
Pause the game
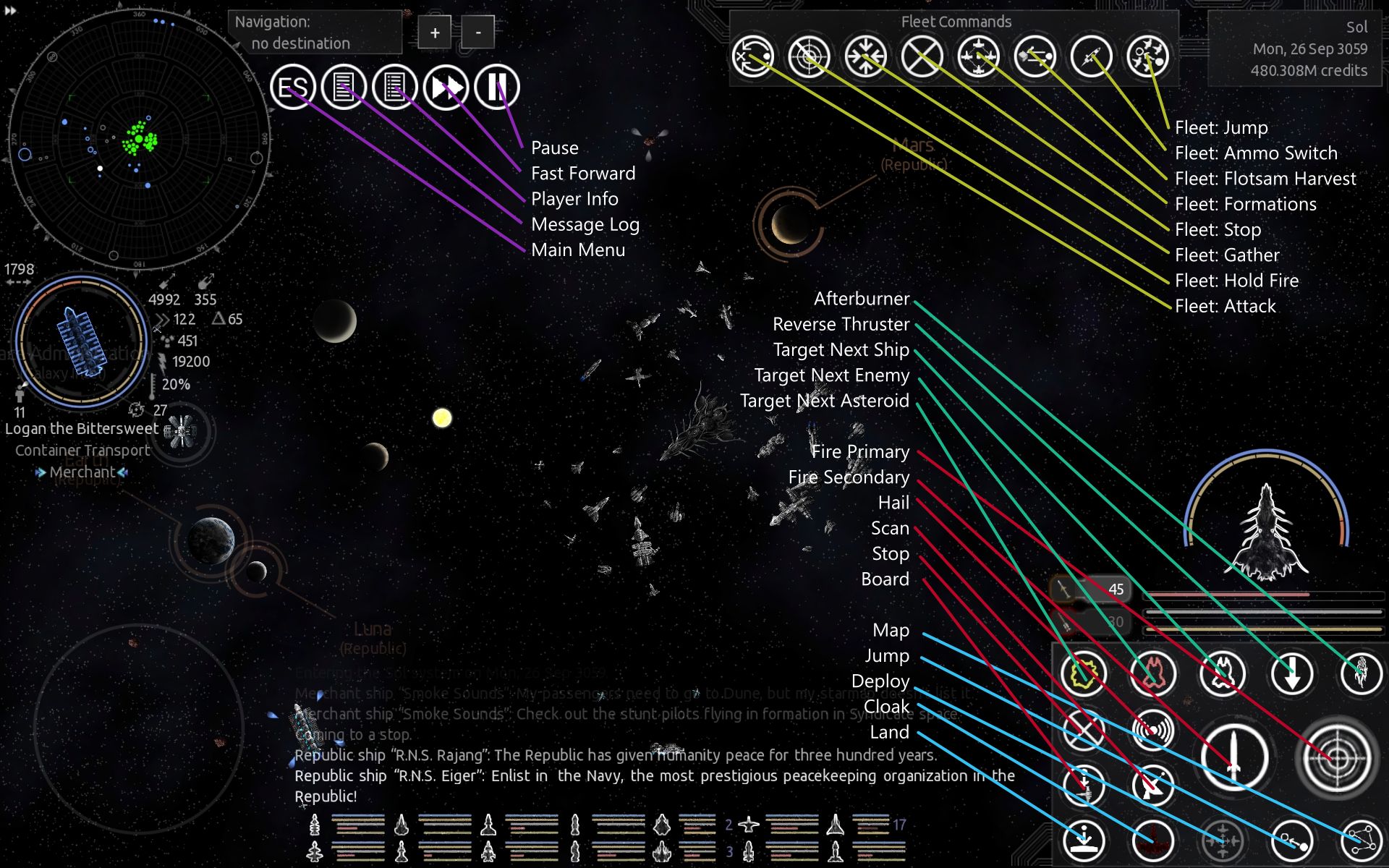497,88
